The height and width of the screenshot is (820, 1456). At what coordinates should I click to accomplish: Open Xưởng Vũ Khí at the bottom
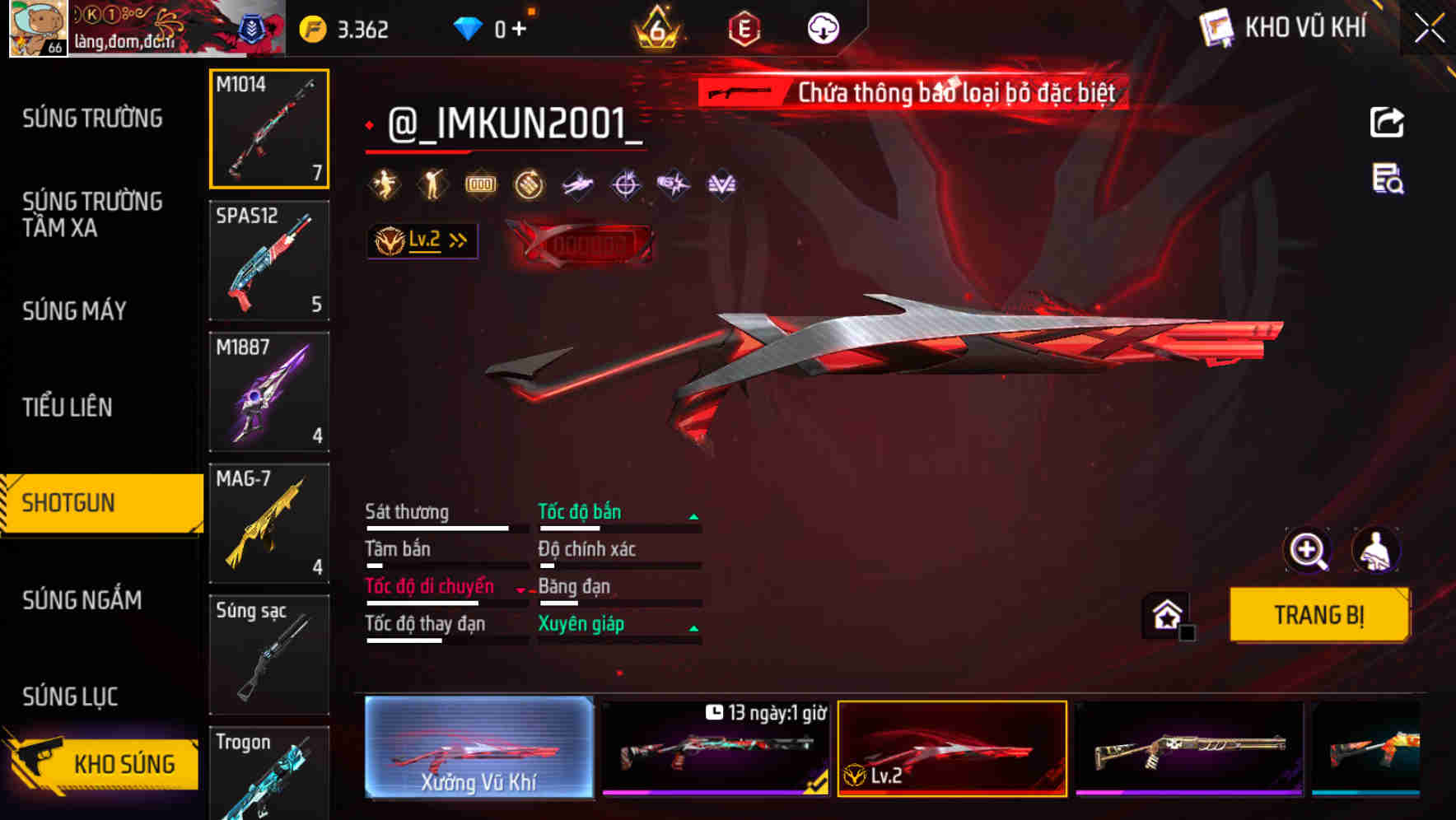pyautogui.click(x=480, y=749)
